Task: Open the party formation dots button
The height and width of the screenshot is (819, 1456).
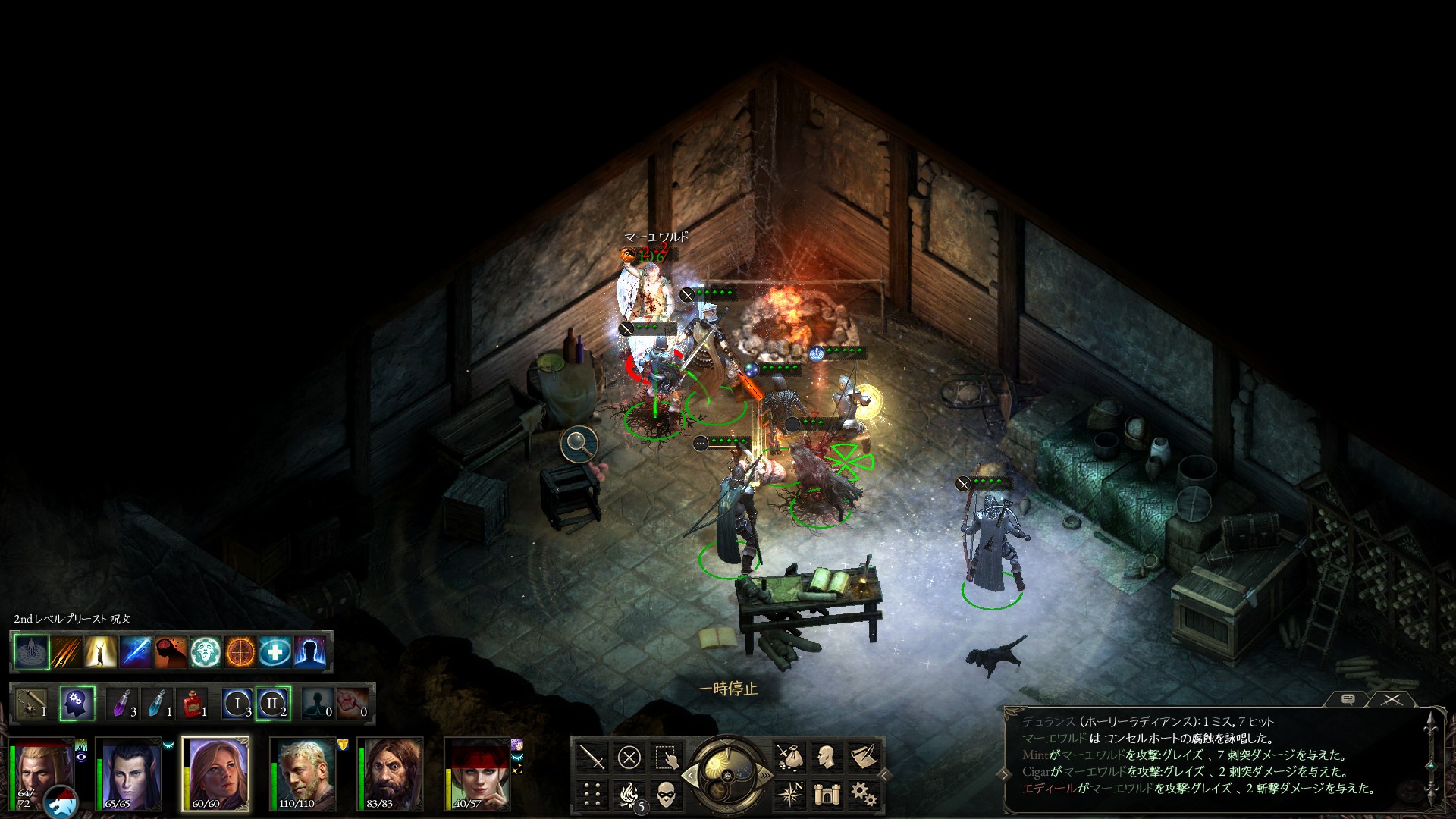Action: (x=592, y=794)
